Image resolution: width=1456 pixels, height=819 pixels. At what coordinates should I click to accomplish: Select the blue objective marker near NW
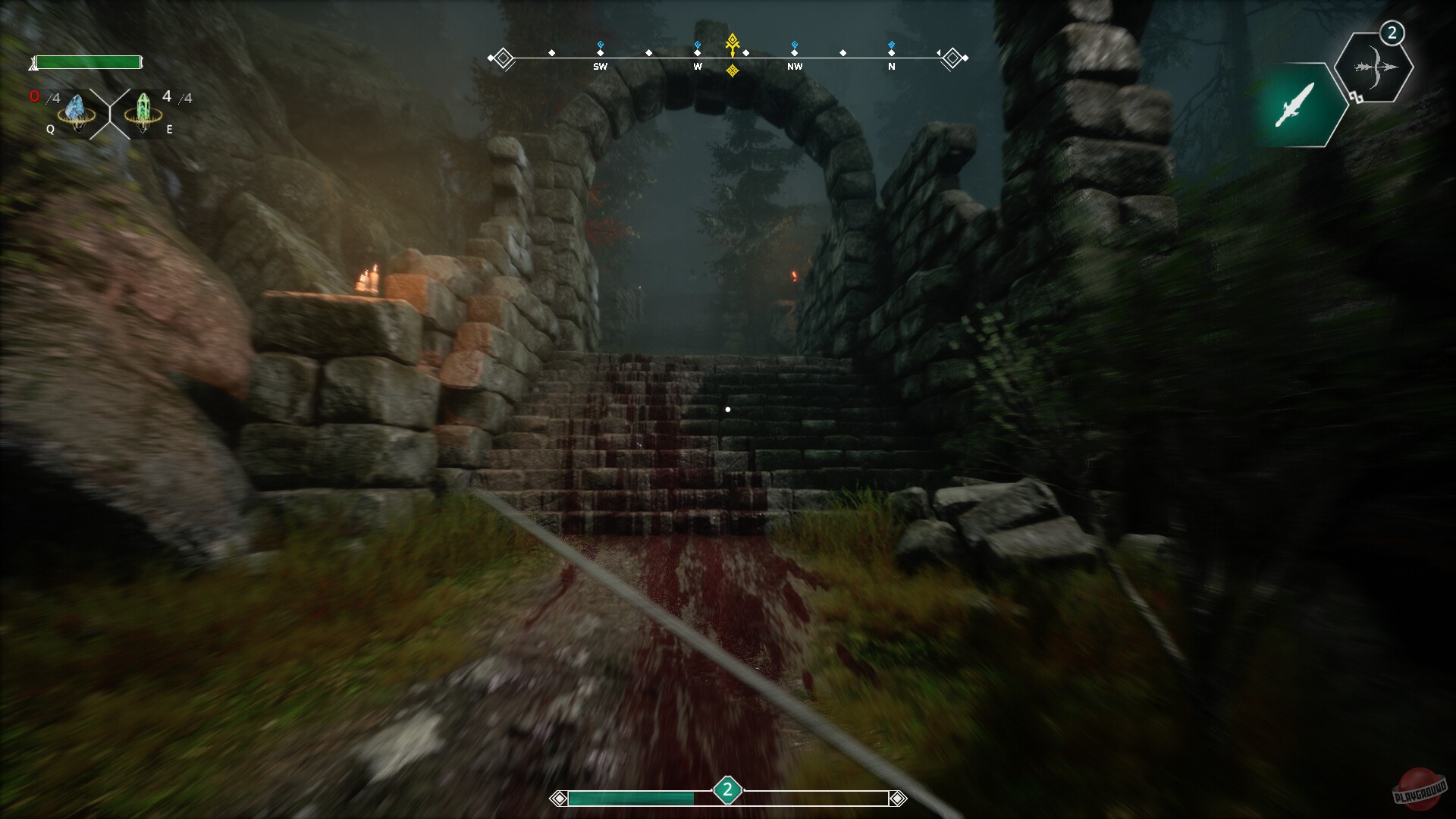pyautogui.click(x=795, y=44)
